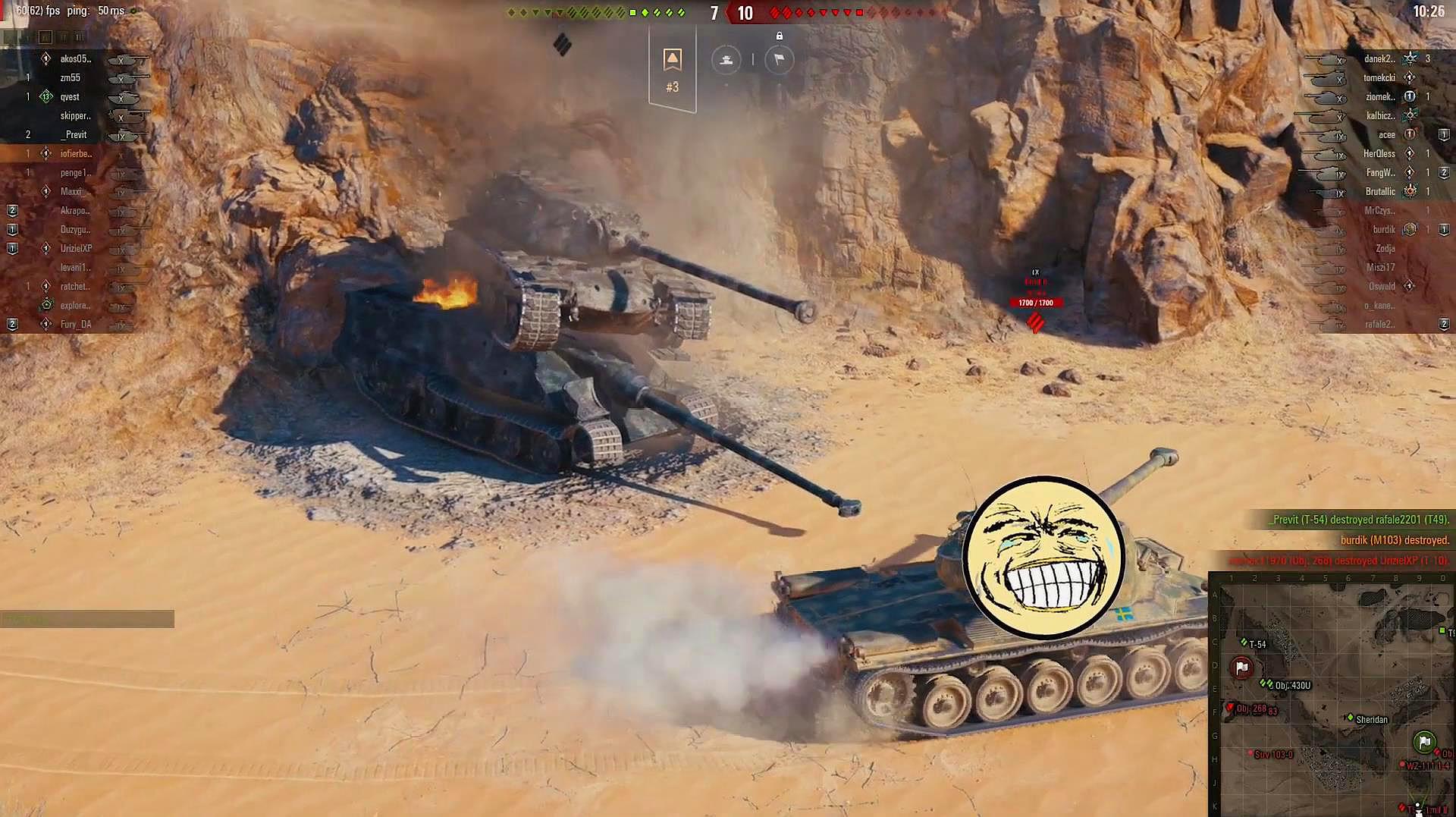The image size is (1456, 817).
Task: Click the Sheridan marker on the minimap
Action: 1351,718
